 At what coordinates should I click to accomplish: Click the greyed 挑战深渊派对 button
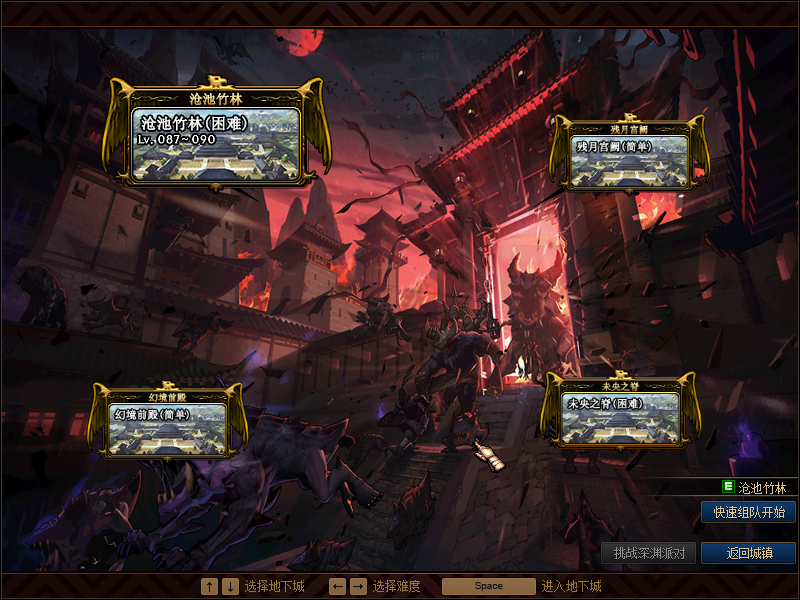648,553
